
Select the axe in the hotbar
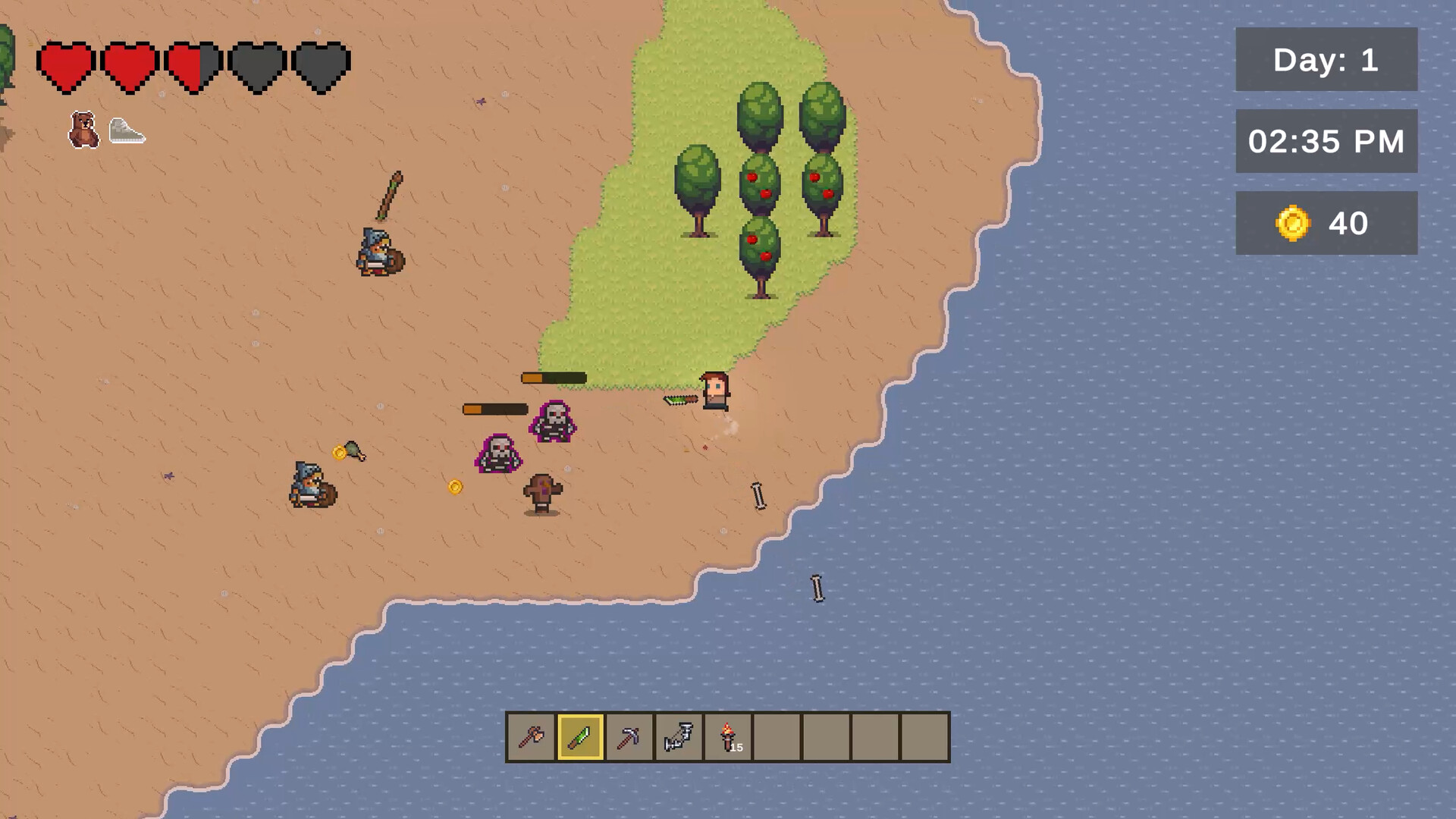coord(532,736)
